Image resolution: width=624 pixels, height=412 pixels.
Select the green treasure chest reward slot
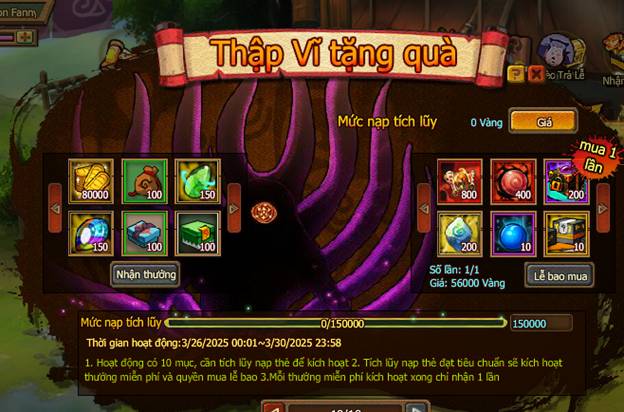[x=195, y=231]
